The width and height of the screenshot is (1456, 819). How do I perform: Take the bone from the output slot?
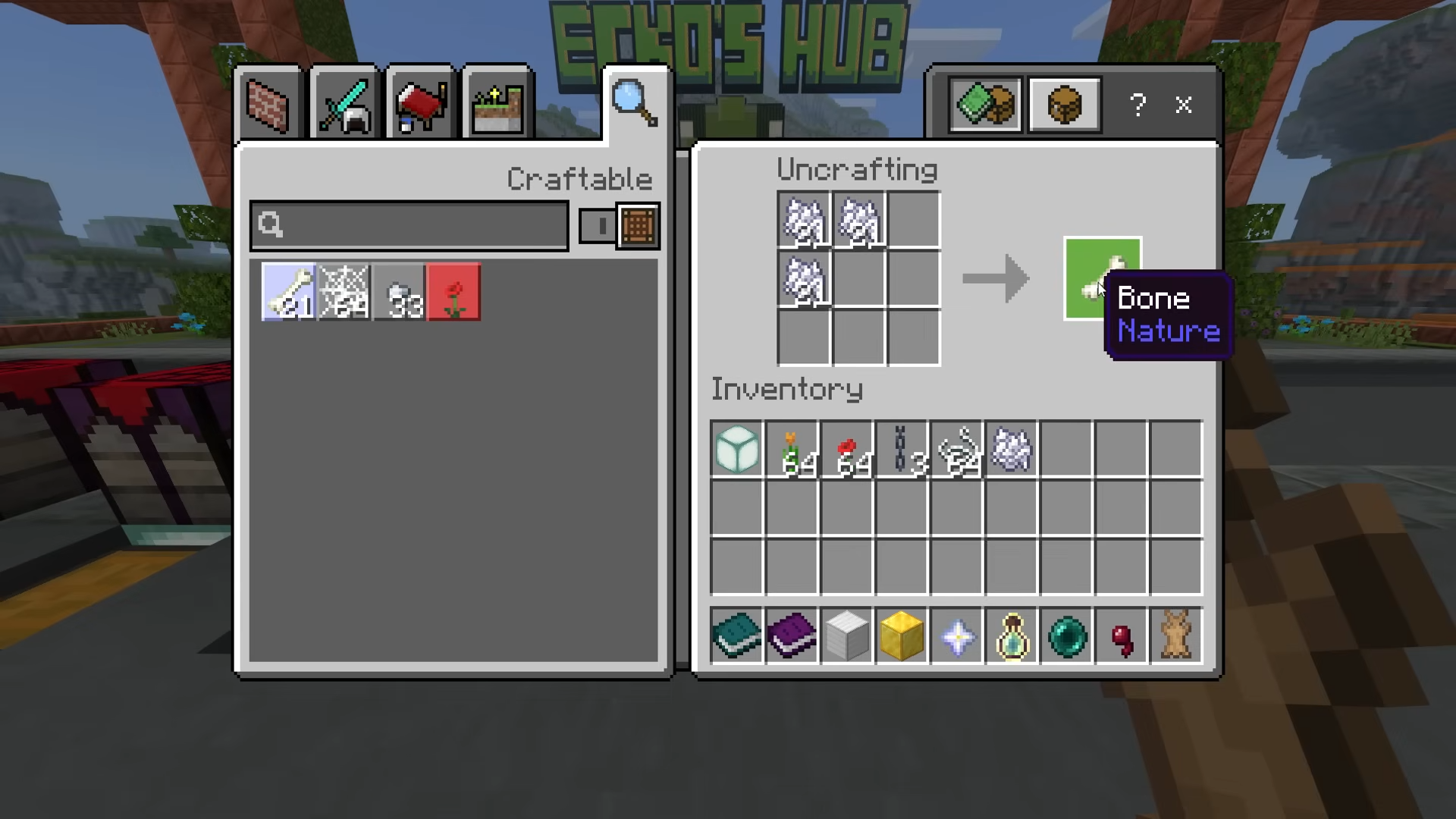pos(1102,279)
